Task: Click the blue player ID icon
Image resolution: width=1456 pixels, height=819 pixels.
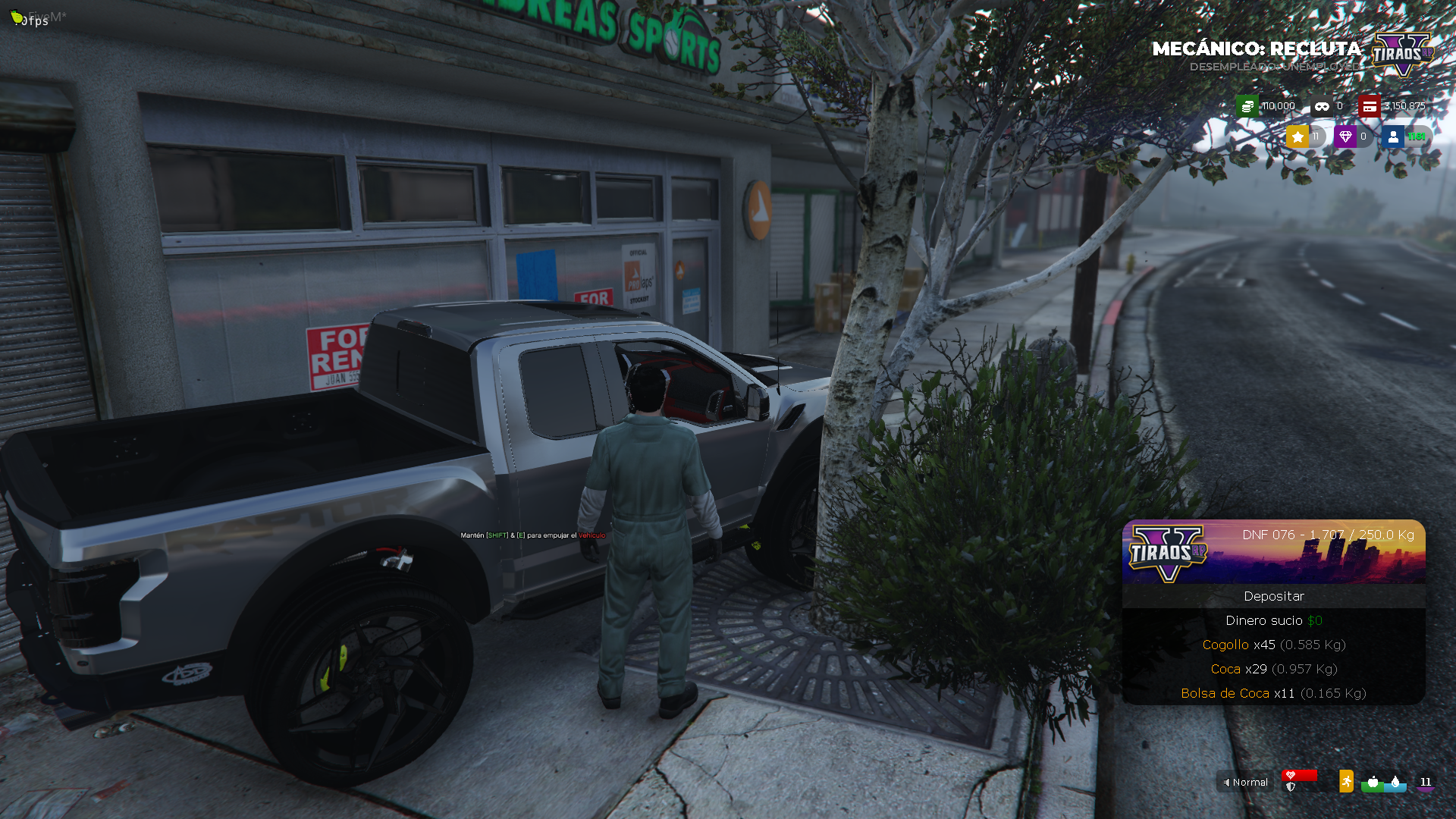Action: tap(1392, 136)
